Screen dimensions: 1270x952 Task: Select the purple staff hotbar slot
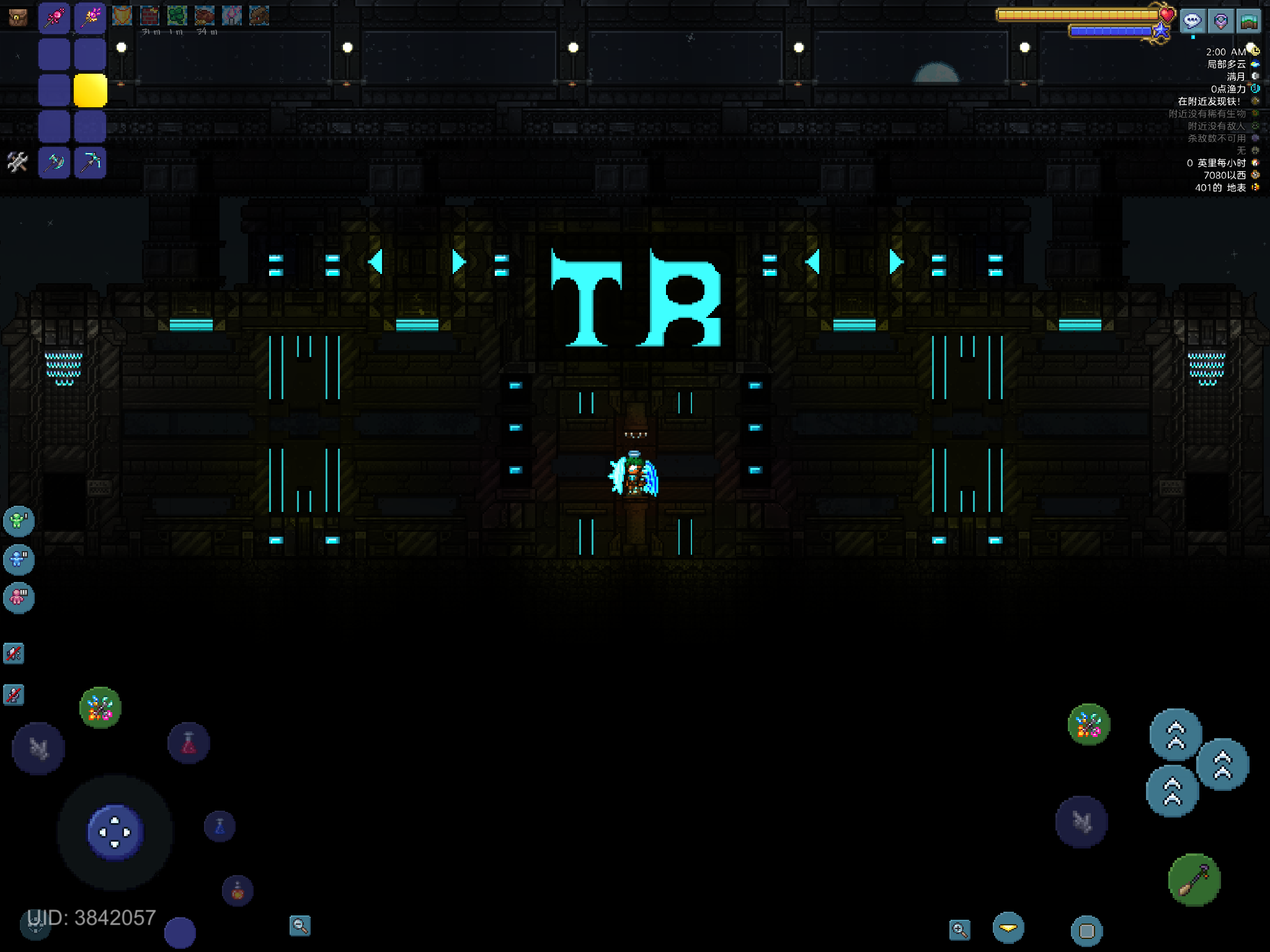(x=90, y=17)
